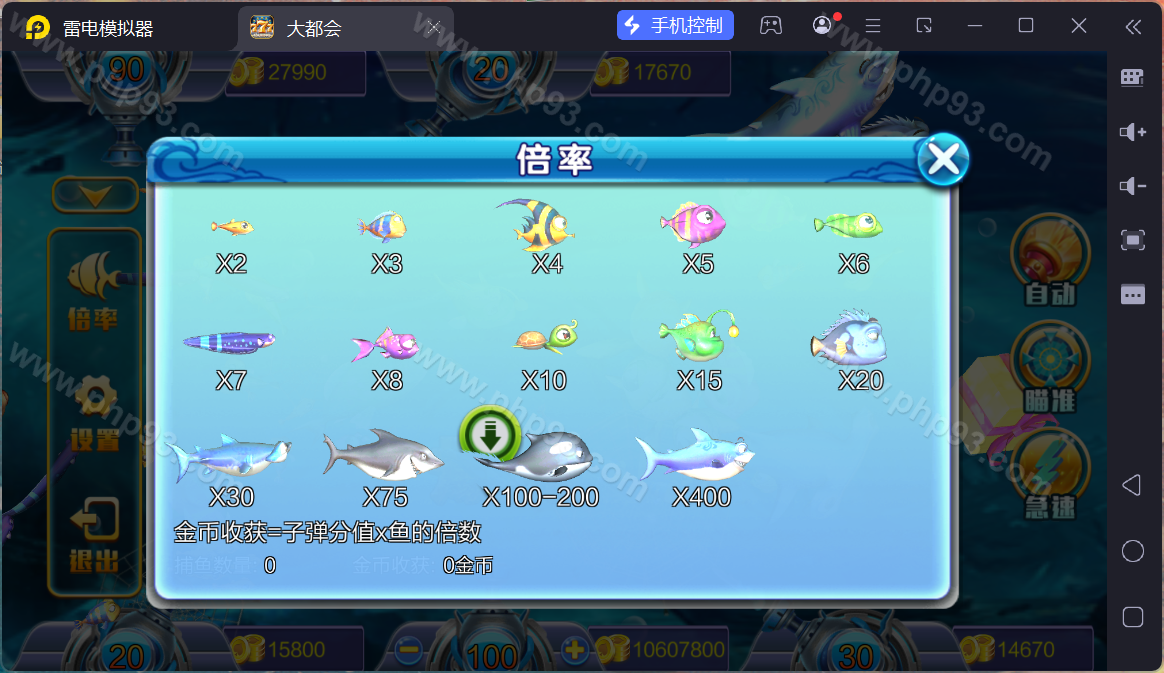Raise emulator volume with speaker plus icon
Screen dimensions: 1164x673
[1132, 132]
